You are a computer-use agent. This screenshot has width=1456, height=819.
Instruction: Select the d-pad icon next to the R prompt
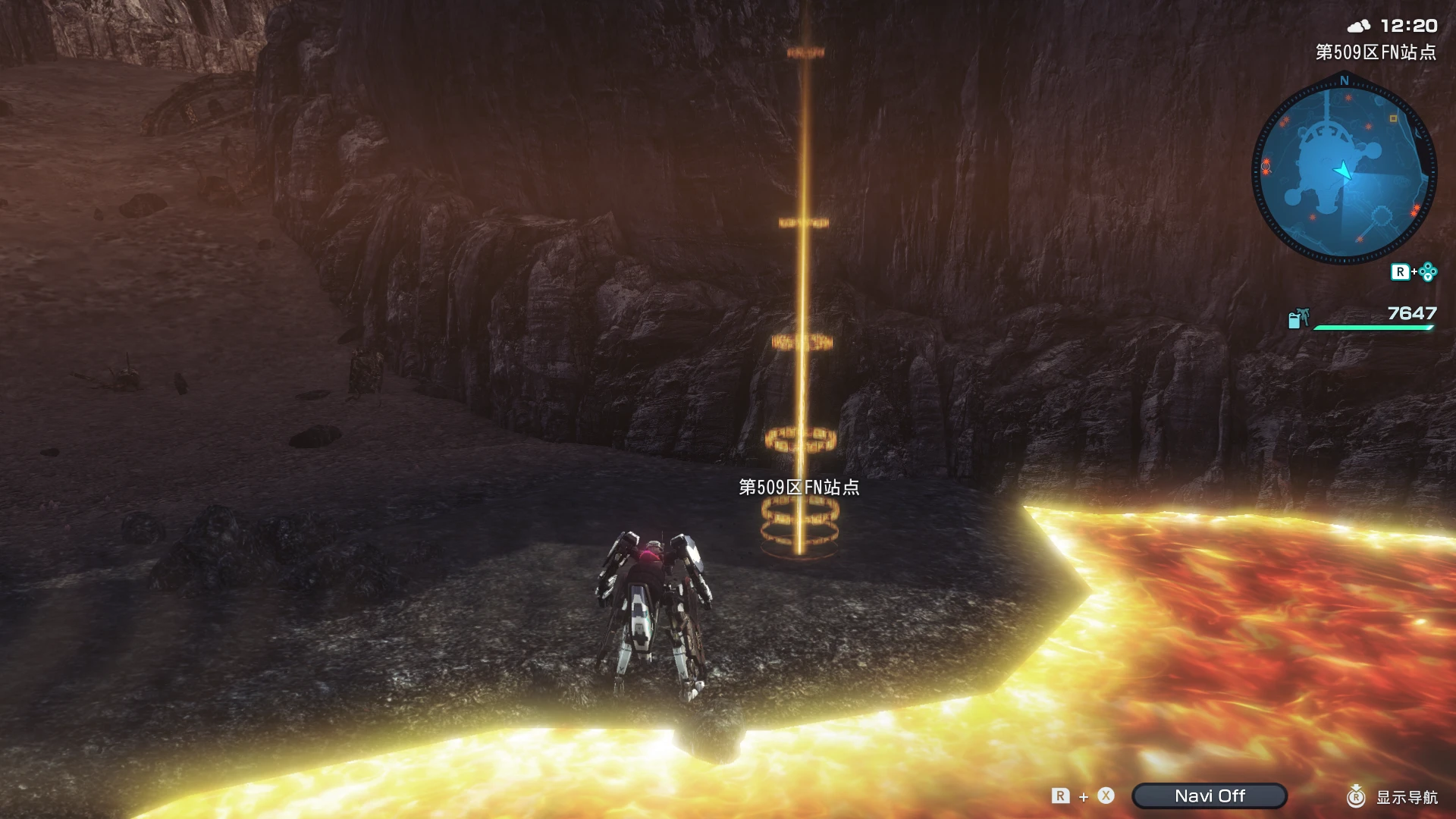point(1426,271)
